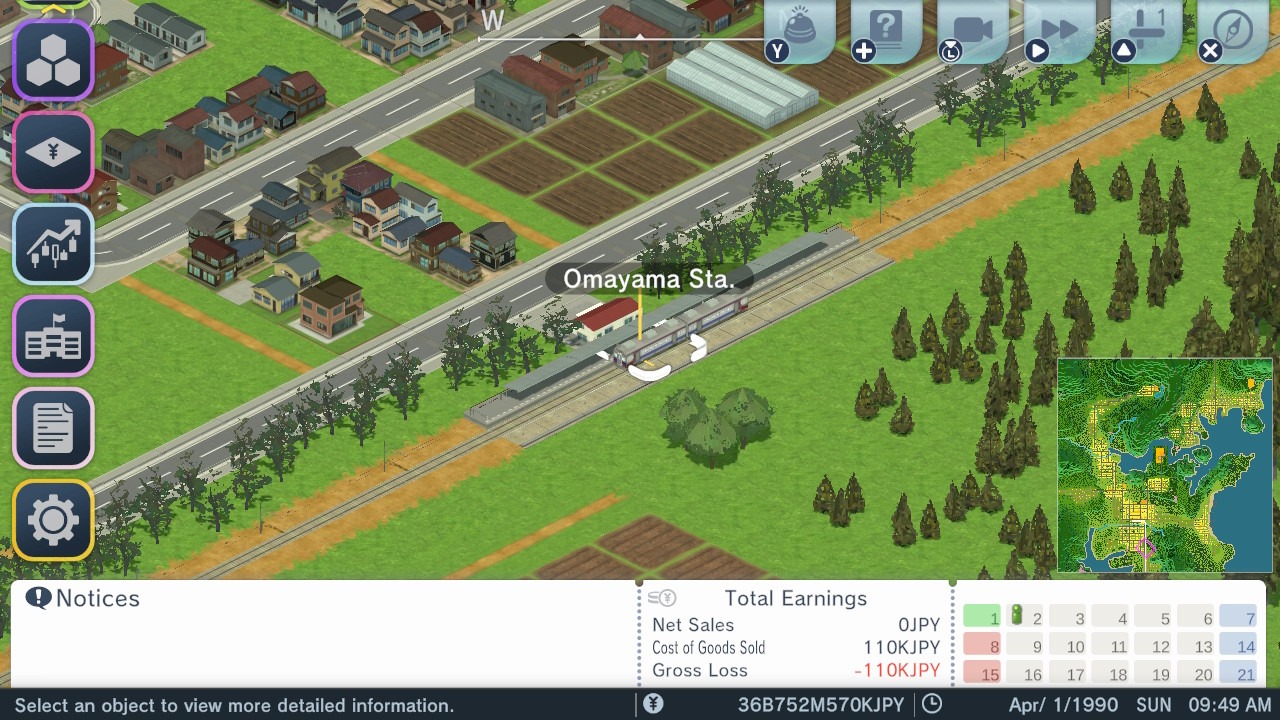
Task: Open the question mark help guide
Action: [x=886, y=30]
